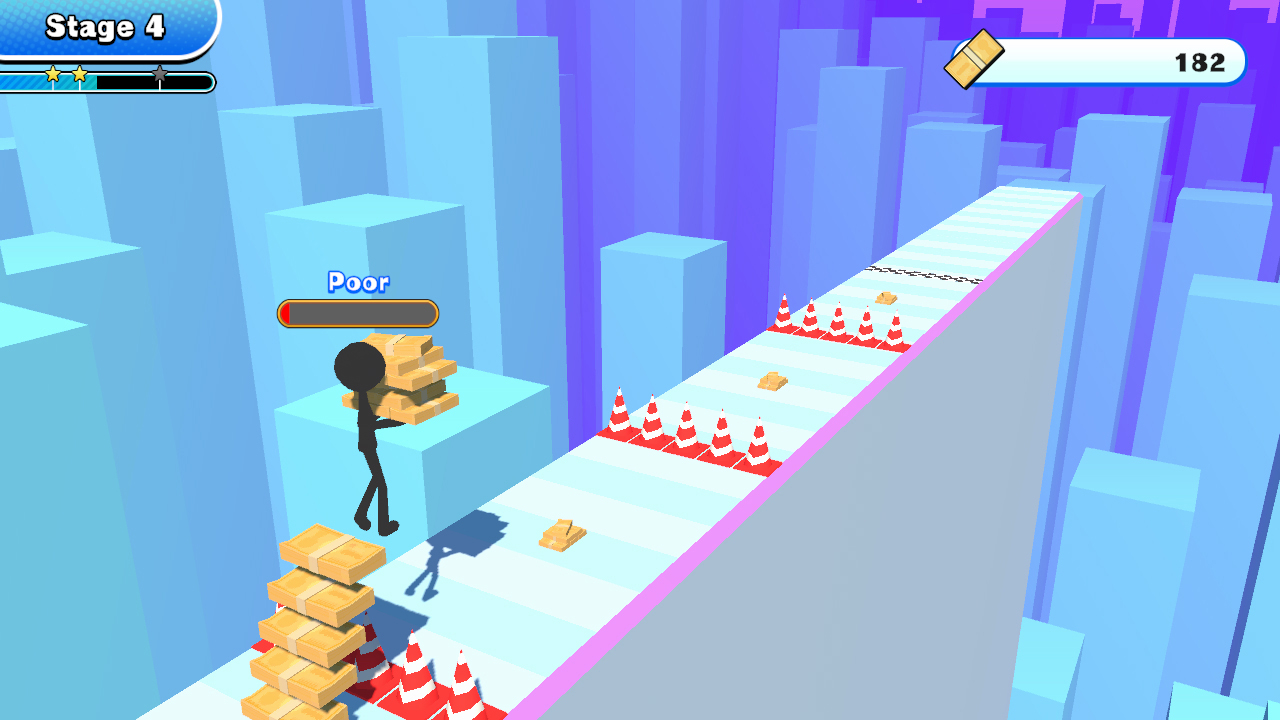The height and width of the screenshot is (720, 1280).
Task: Tap the distant cone cluster on the upper path
Action: pyautogui.click(x=840, y=320)
